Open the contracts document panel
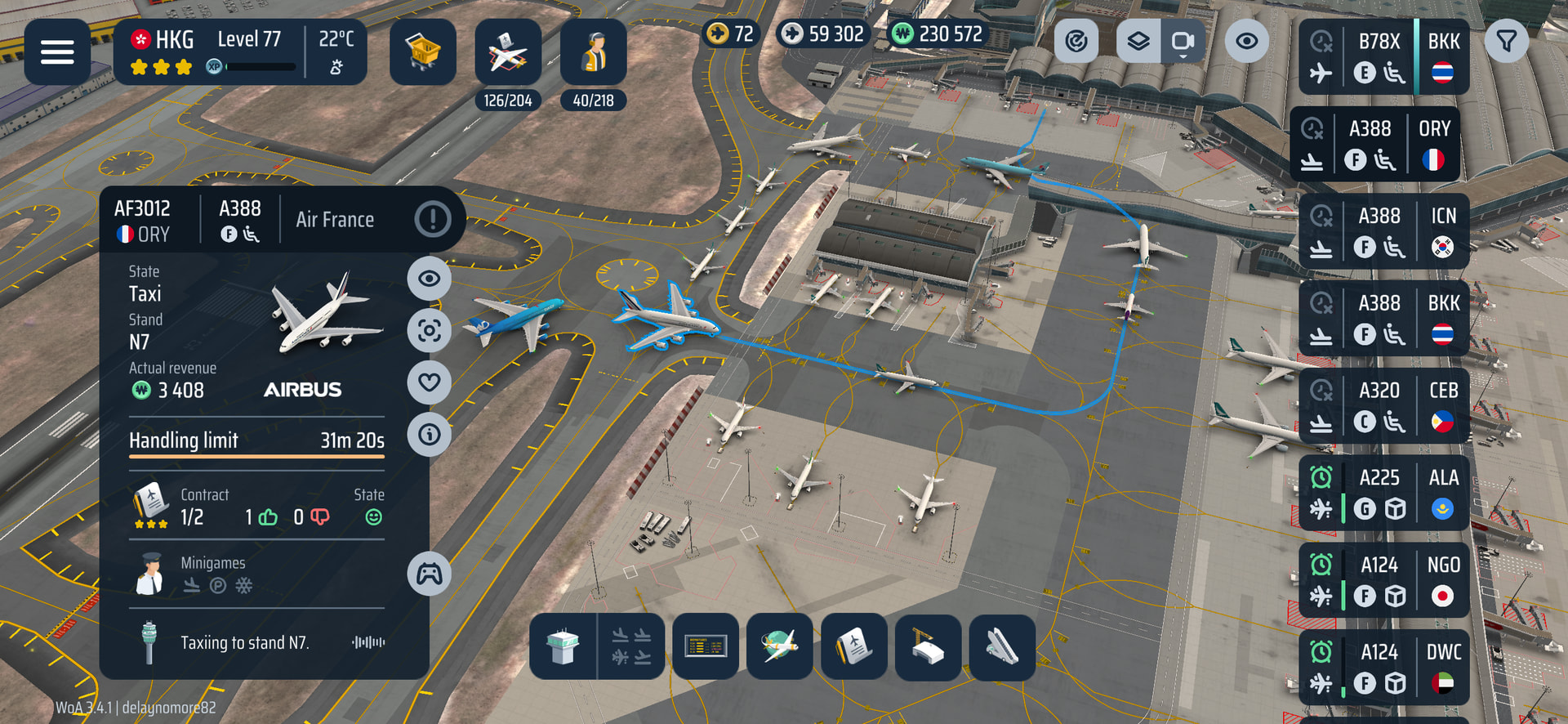 coord(854,647)
